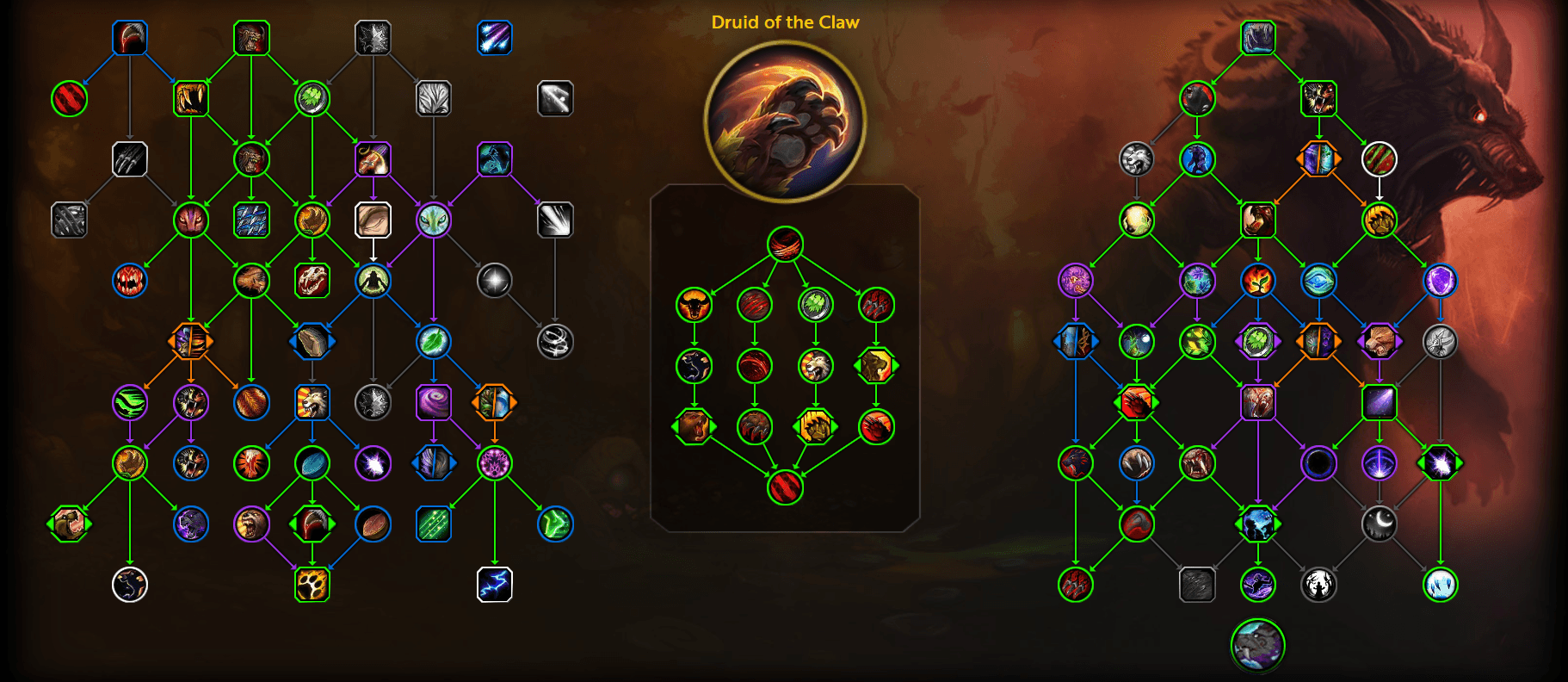Toggle the orange octagonal choice node below Tiger's Fury
The image size is (1568, 682).
coord(191,339)
